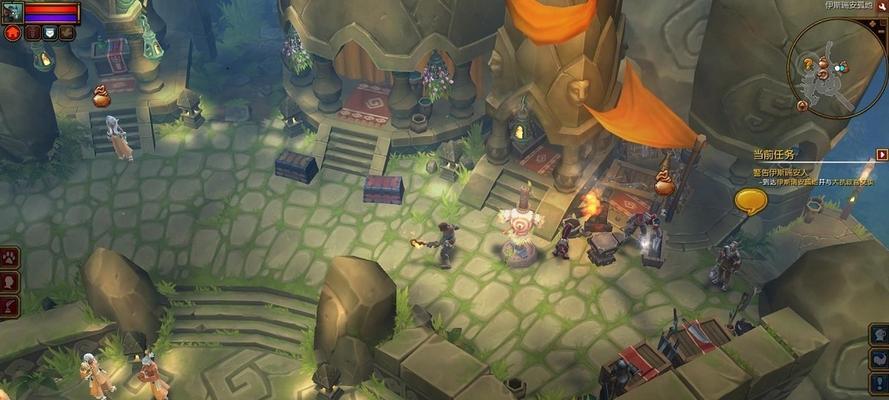The width and height of the screenshot is (889, 400).
Task: Select the red round icon under the portrait
Action: pos(13,33)
